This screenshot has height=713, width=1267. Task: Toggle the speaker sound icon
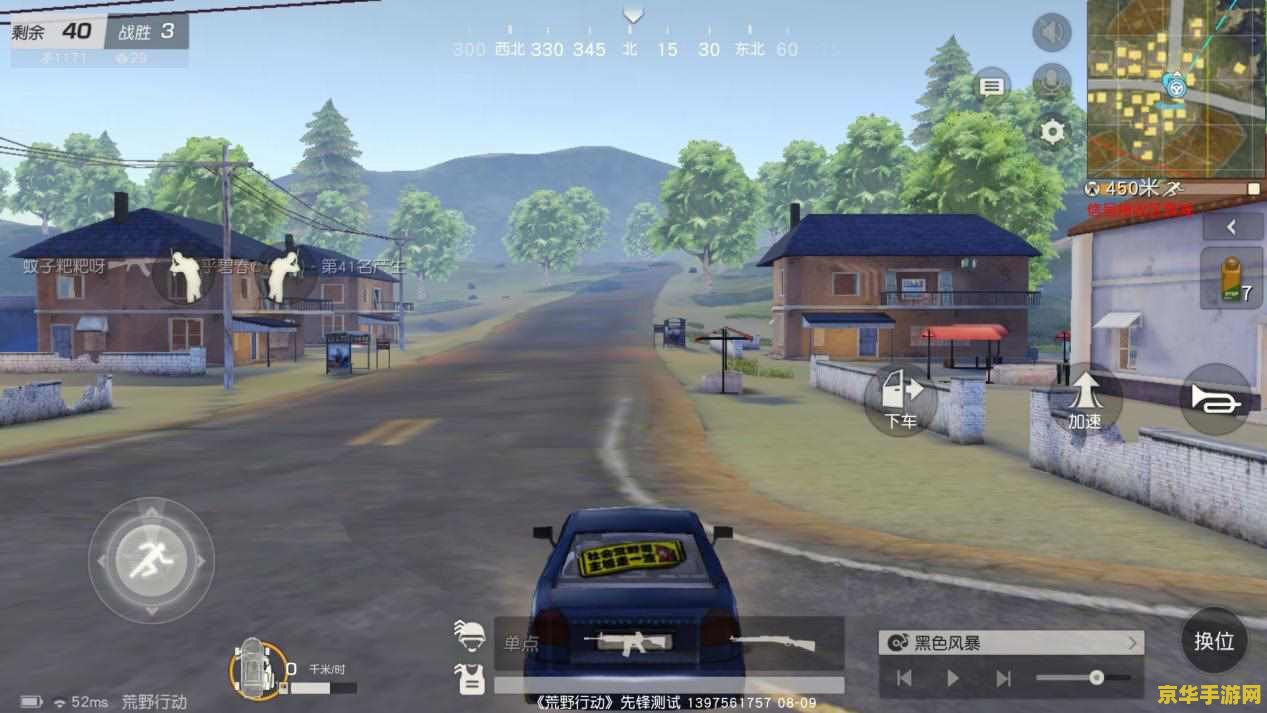pos(1051,33)
